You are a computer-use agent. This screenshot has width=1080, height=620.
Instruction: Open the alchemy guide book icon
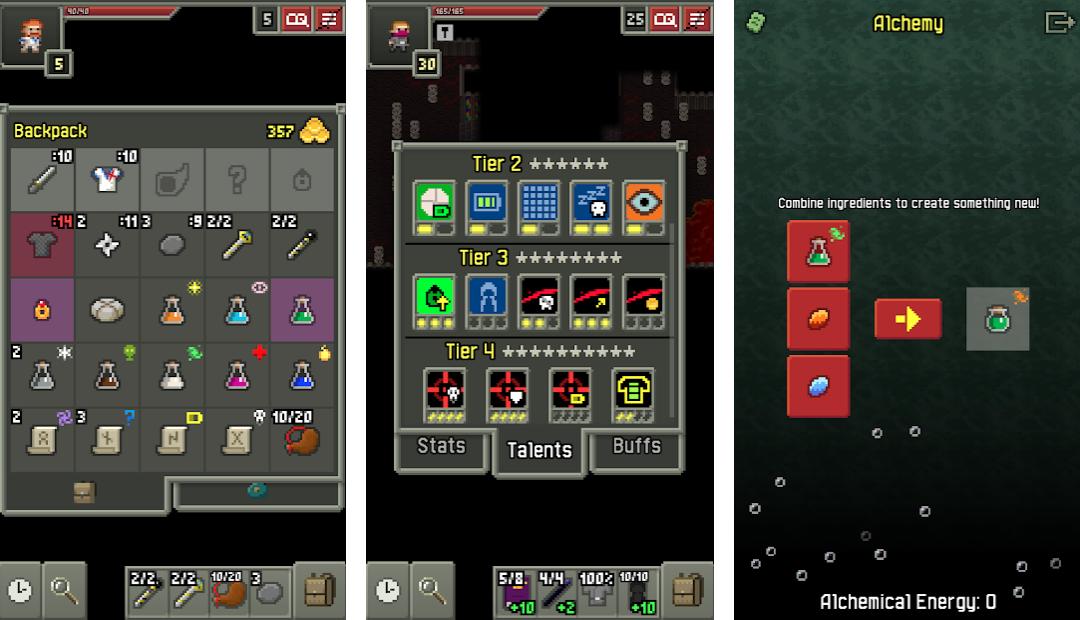click(x=757, y=23)
